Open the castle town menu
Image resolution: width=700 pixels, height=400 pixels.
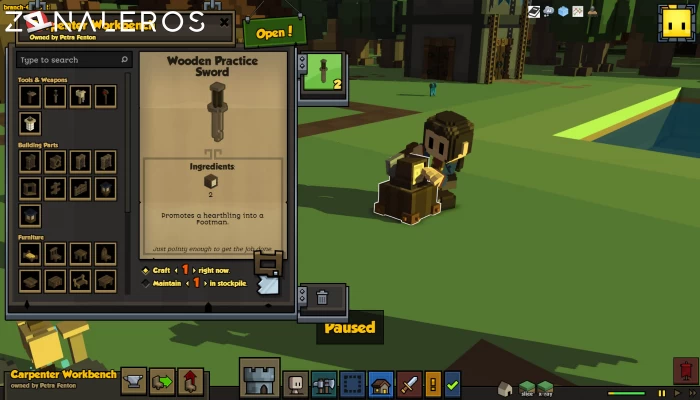[x=259, y=378]
